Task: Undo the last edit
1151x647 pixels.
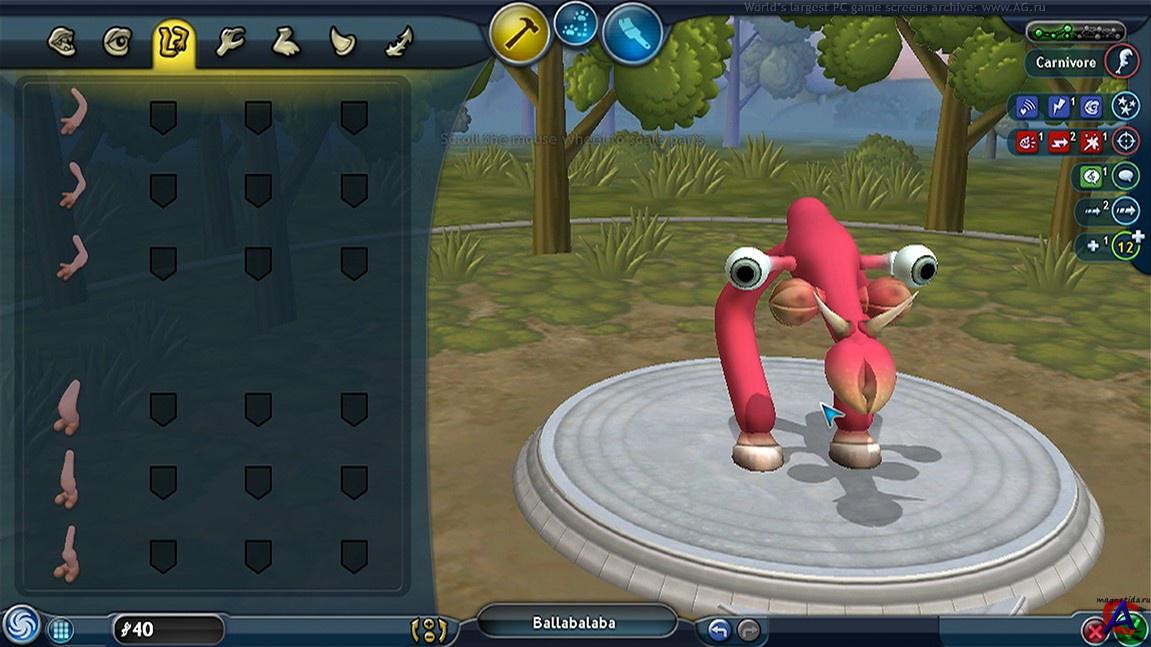Action: pos(718,629)
